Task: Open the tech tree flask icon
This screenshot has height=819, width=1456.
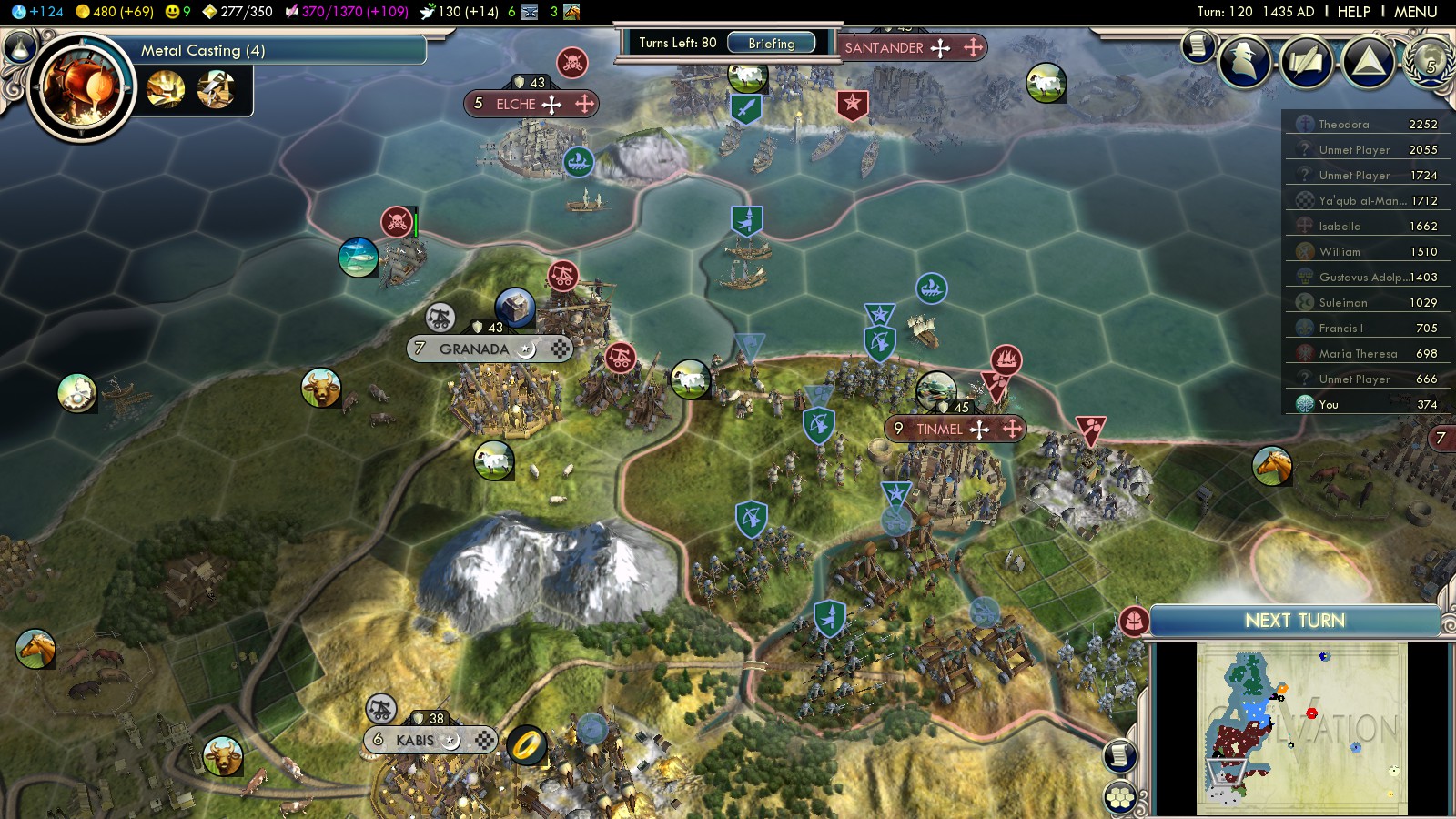Action: coord(20,48)
